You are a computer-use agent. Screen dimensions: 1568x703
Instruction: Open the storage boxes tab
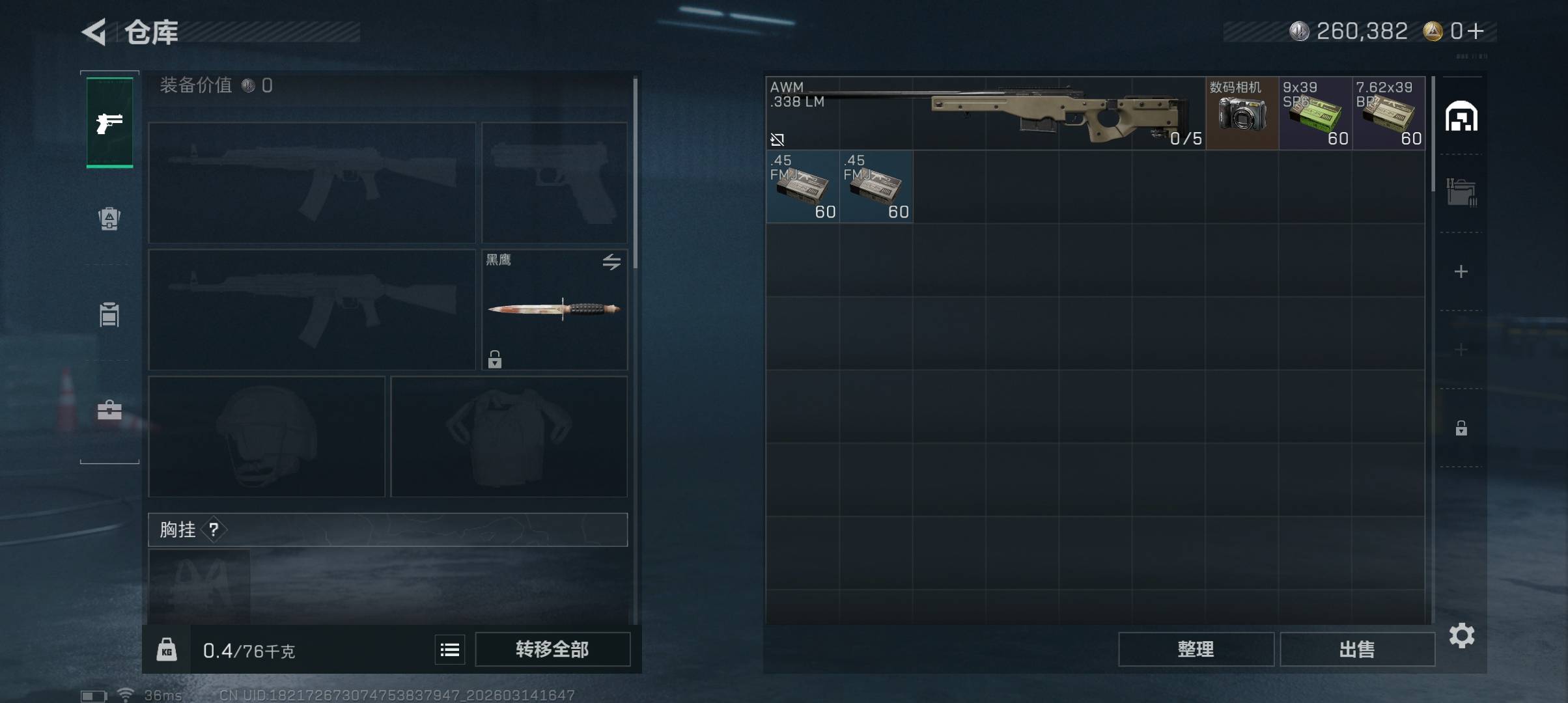(x=1461, y=193)
